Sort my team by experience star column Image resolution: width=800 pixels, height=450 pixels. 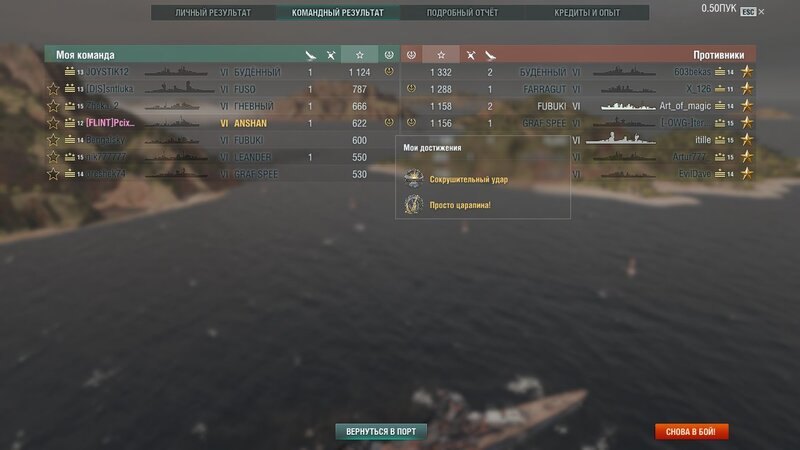[x=360, y=54]
